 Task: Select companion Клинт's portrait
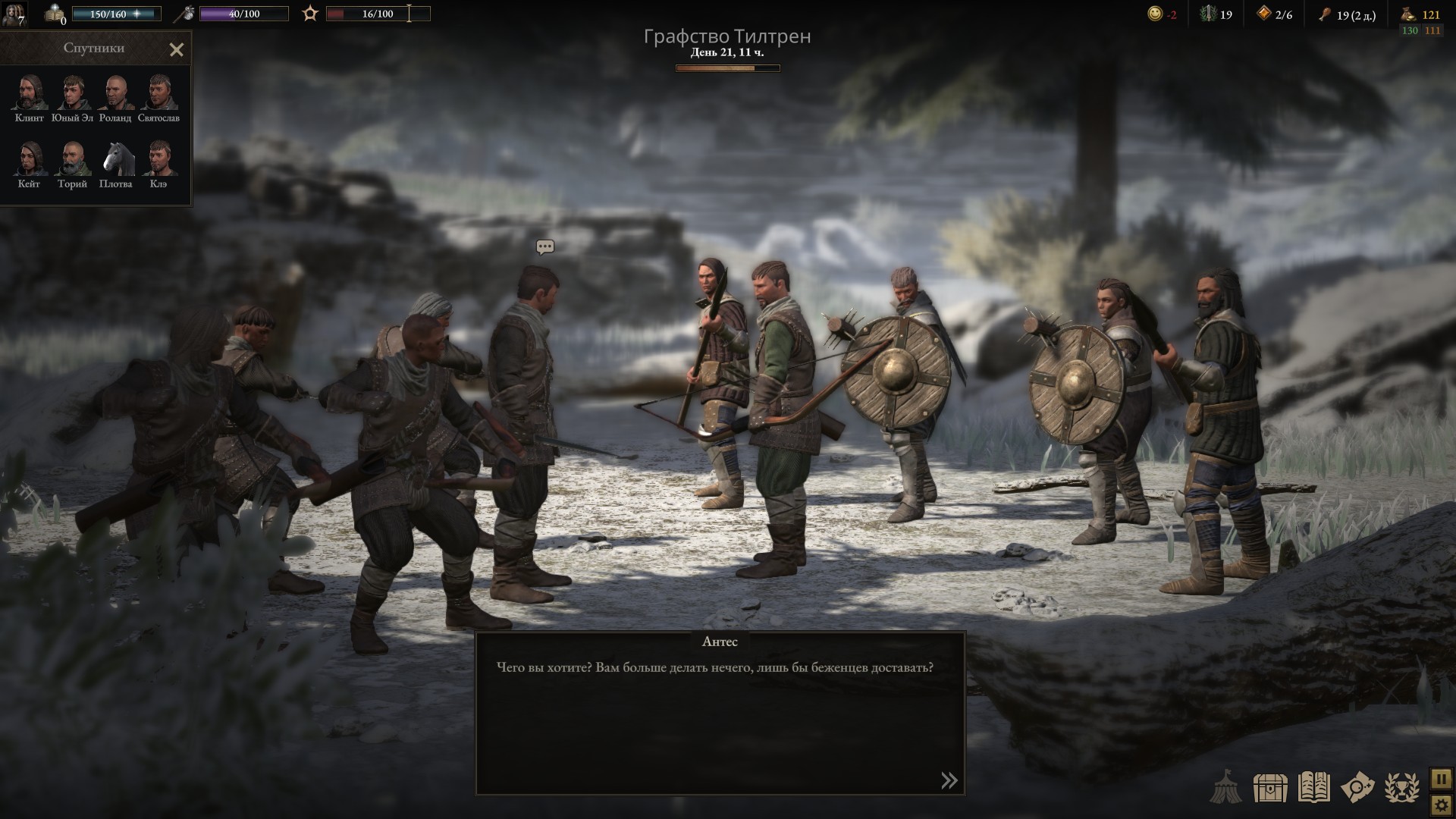[30, 93]
